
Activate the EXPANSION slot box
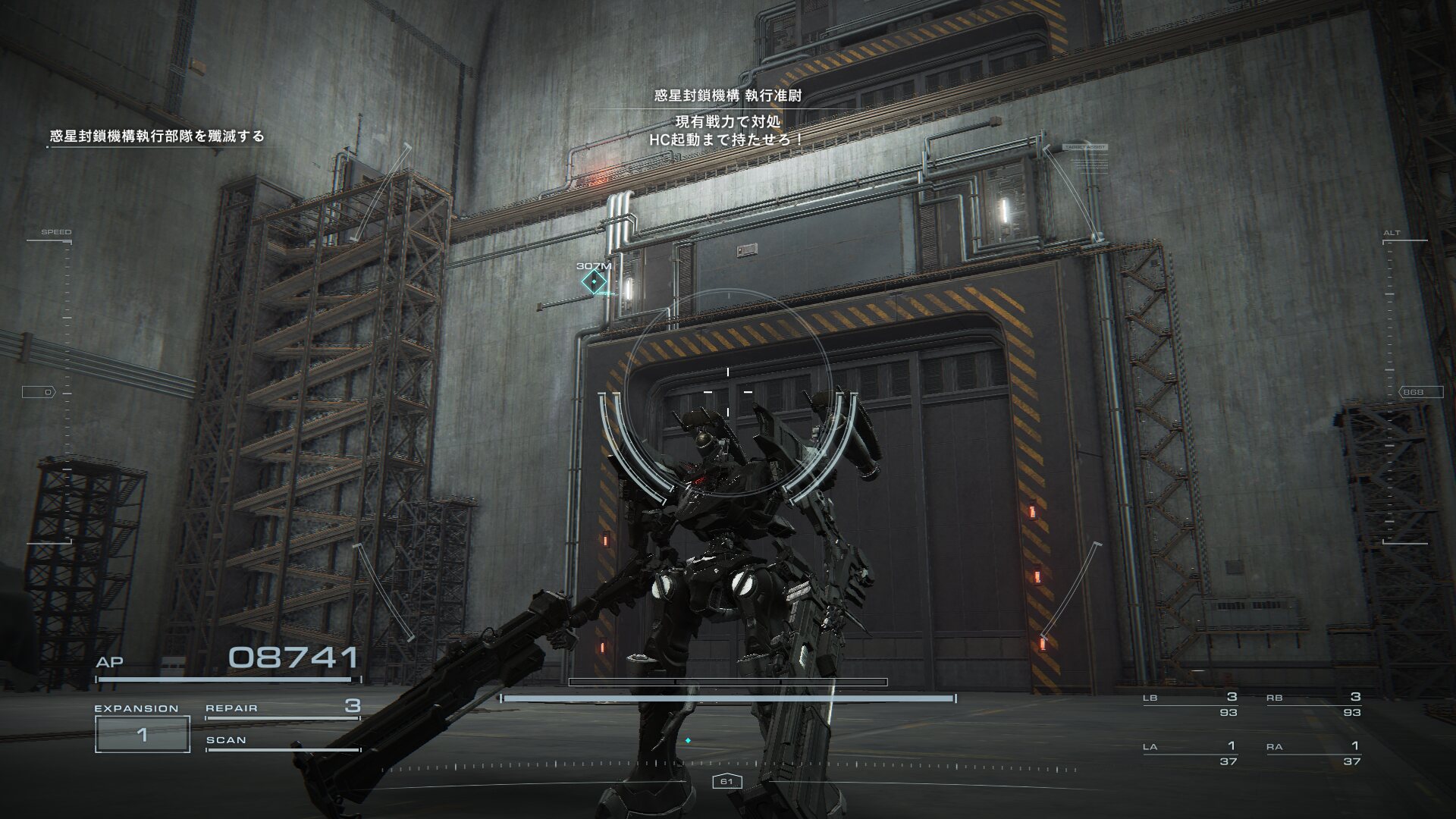(x=142, y=733)
